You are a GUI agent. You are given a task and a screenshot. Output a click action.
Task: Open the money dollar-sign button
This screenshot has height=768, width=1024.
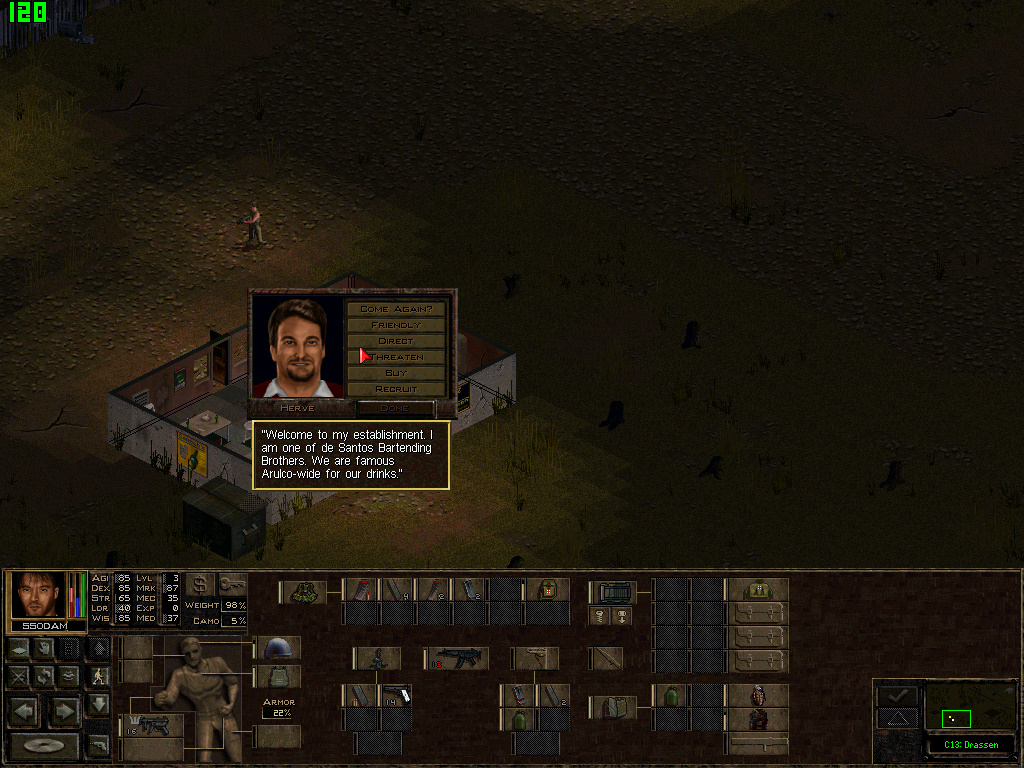[200, 585]
